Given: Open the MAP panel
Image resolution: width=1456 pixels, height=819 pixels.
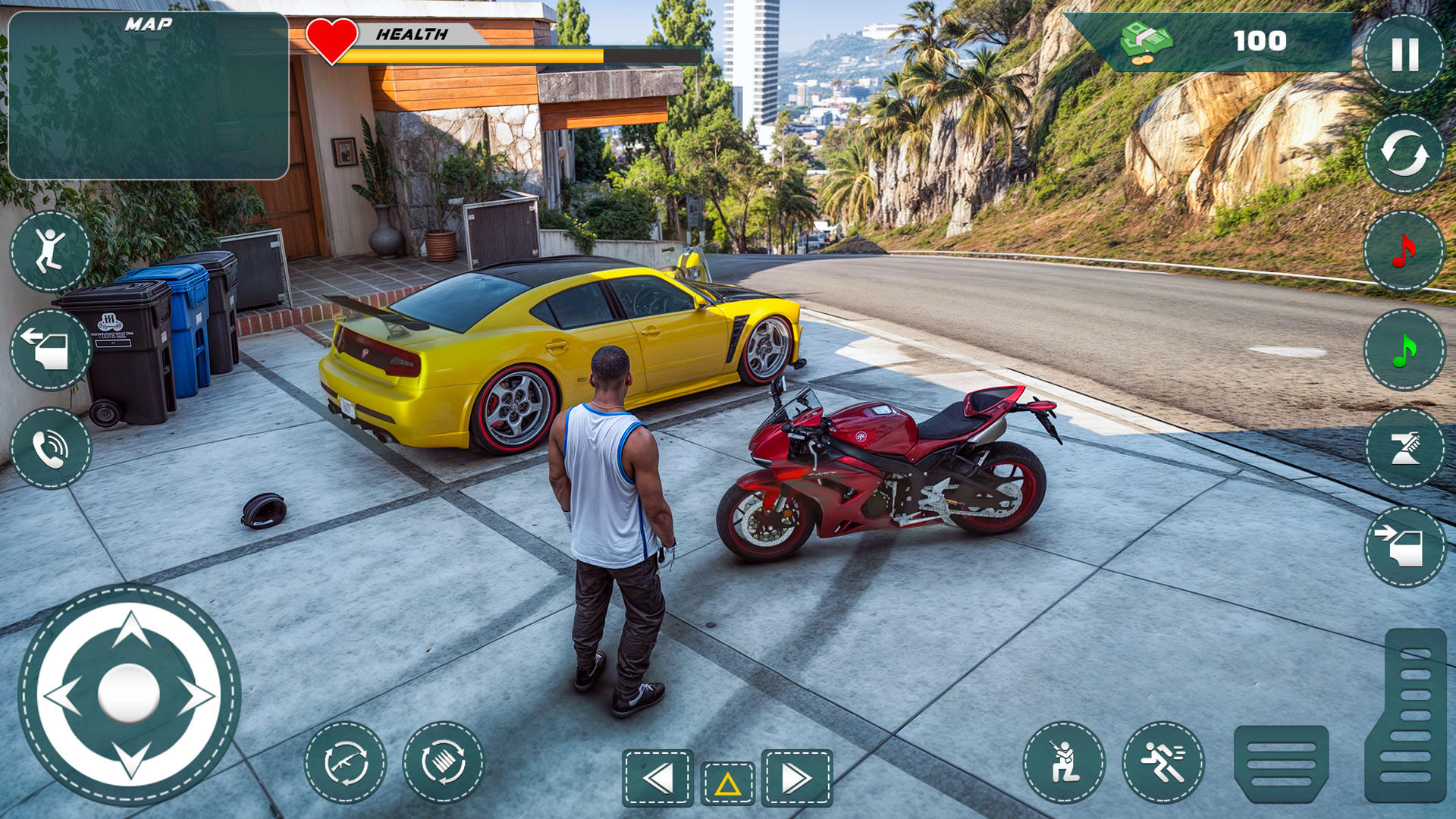Looking at the screenshot, I should click(149, 96).
